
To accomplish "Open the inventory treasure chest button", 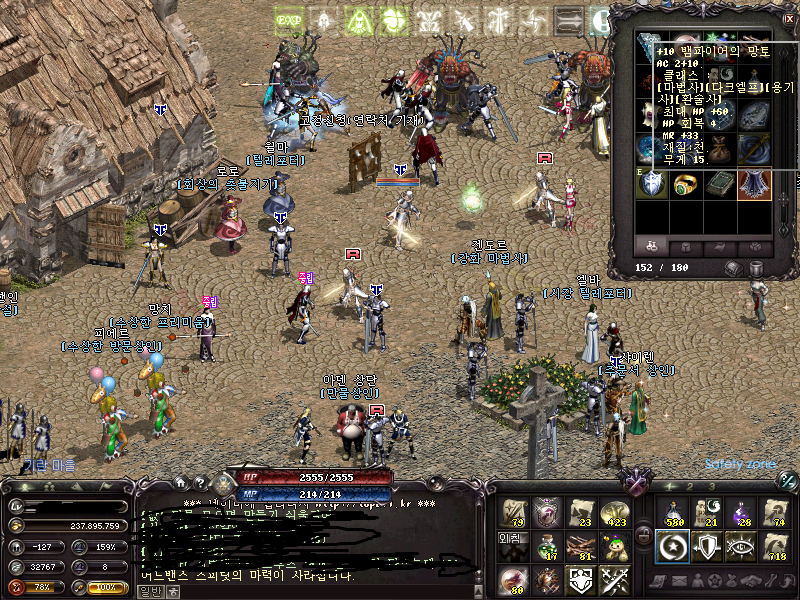I will coord(734,268).
